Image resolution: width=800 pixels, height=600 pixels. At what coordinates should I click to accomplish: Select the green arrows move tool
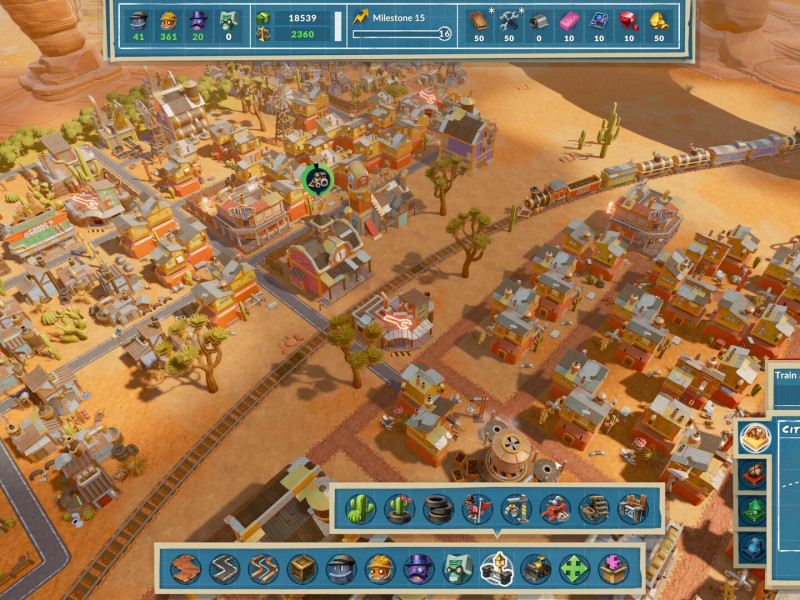575,569
